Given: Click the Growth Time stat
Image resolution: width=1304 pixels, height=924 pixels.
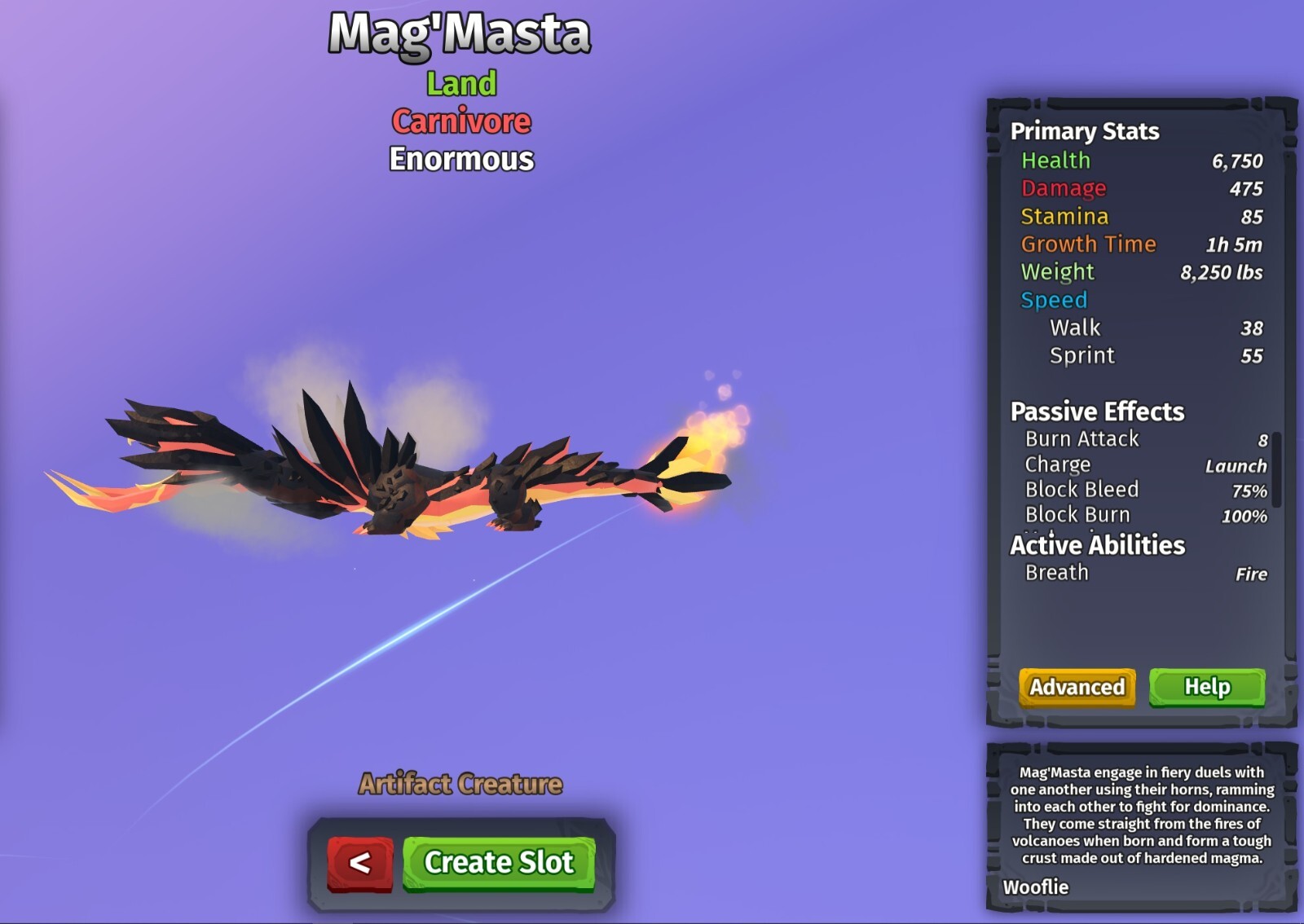Looking at the screenshot, I should point(1090,244).
